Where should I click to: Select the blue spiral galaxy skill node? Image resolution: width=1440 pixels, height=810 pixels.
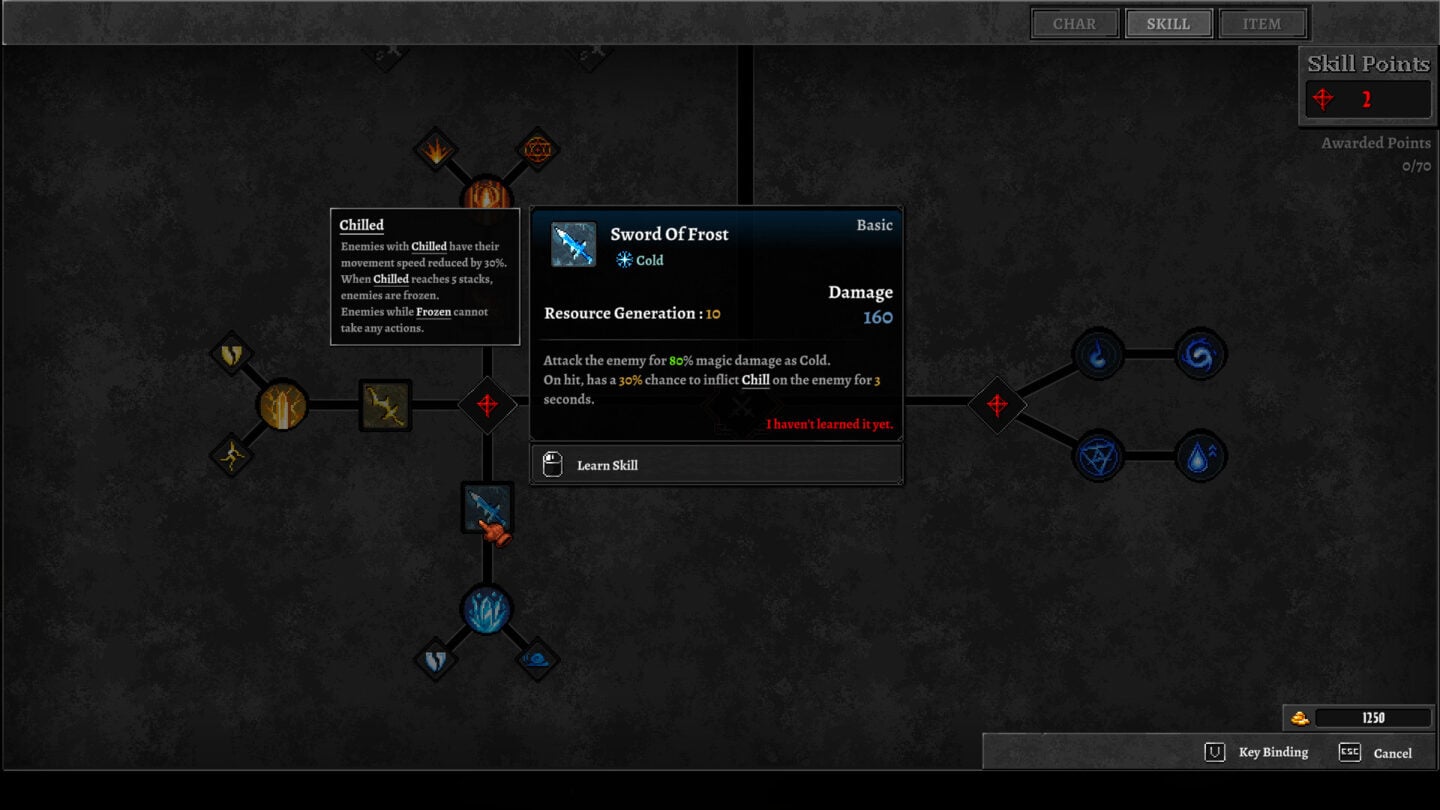pyautogui.click(x=1199, y=355)
